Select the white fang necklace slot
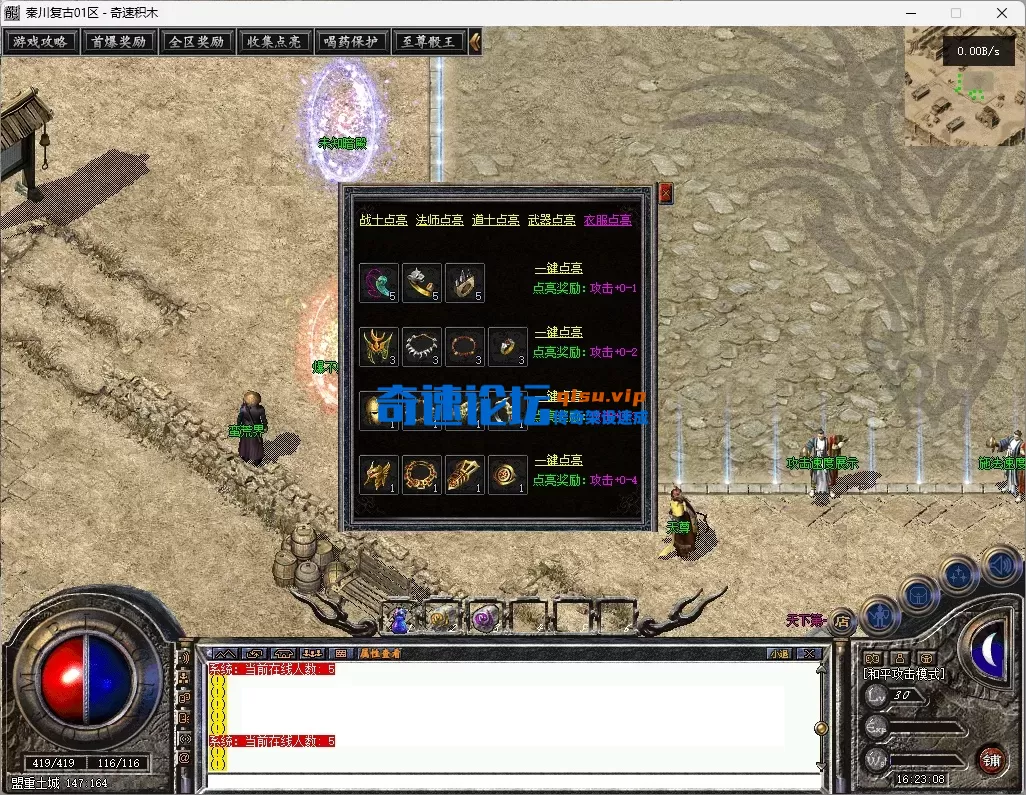Image resolution: width=1026 pixels, height=795 pixels. tap(422, 347)
